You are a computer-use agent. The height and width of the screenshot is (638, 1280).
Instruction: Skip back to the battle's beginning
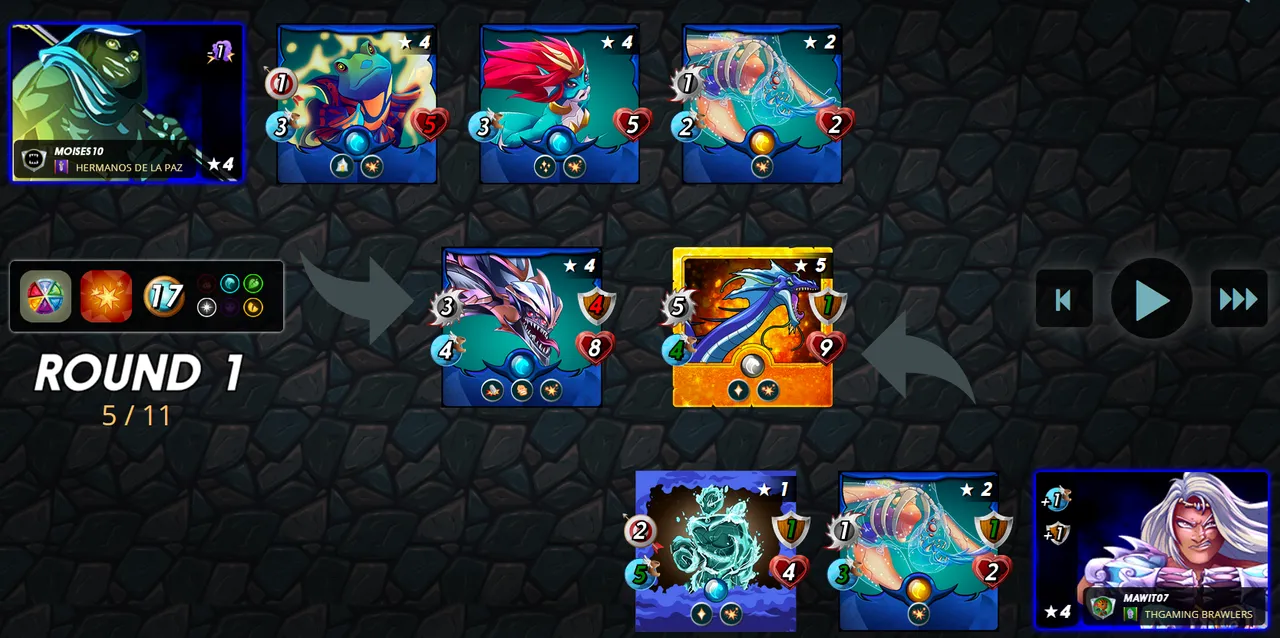[1064, 298]
